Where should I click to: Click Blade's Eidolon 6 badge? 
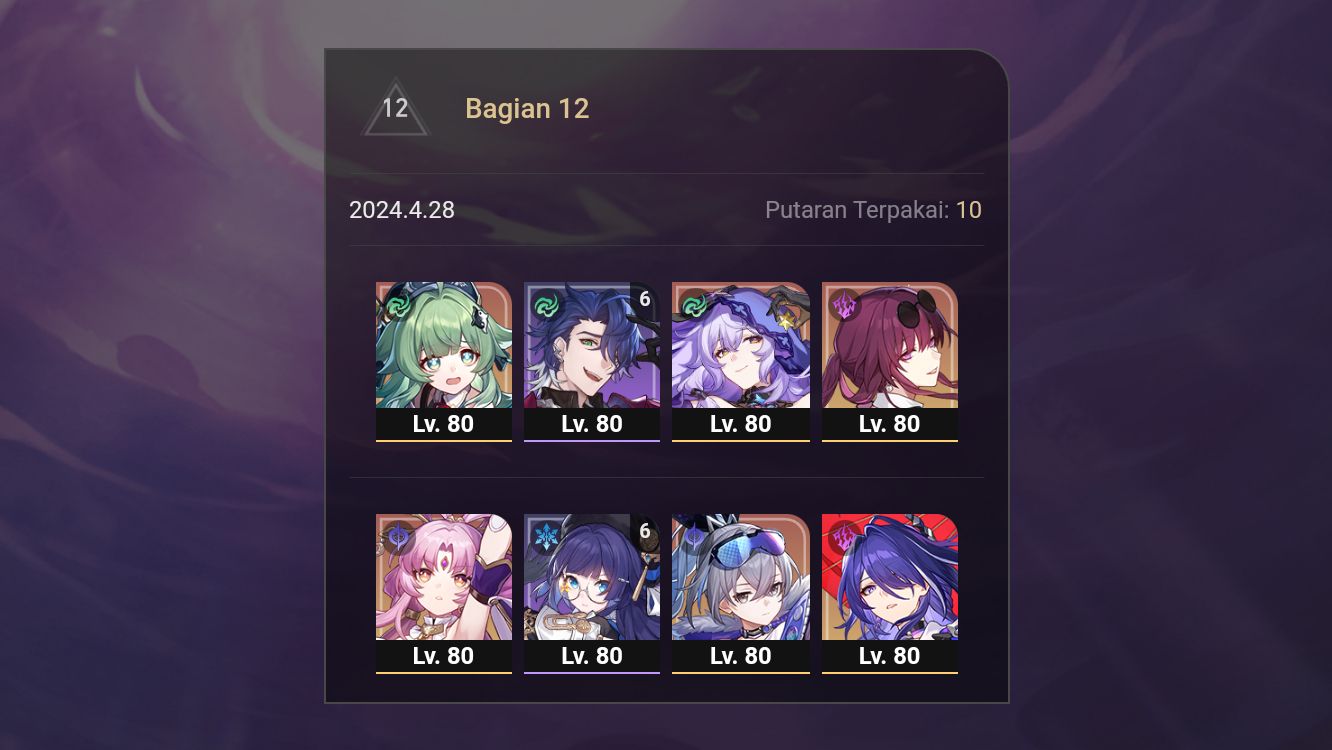point(645,297)
